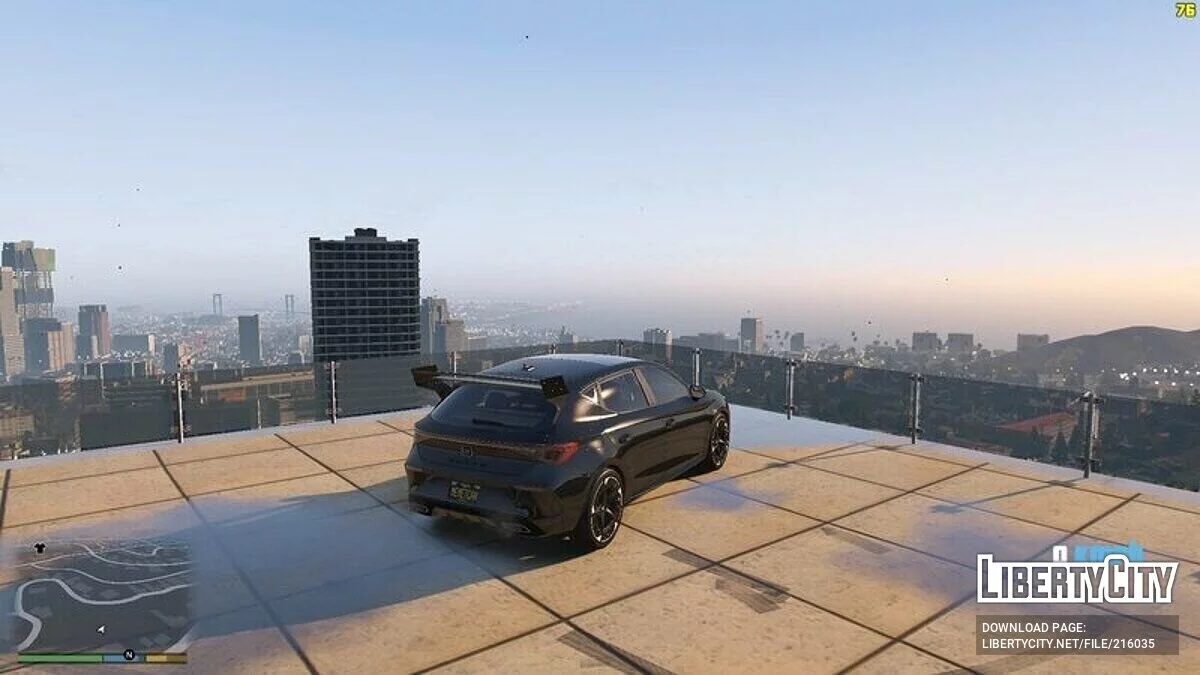This screenshot has width=1200, height=675.
Task: Click the white player arrow on minimap
Action: tap(100, 629)
